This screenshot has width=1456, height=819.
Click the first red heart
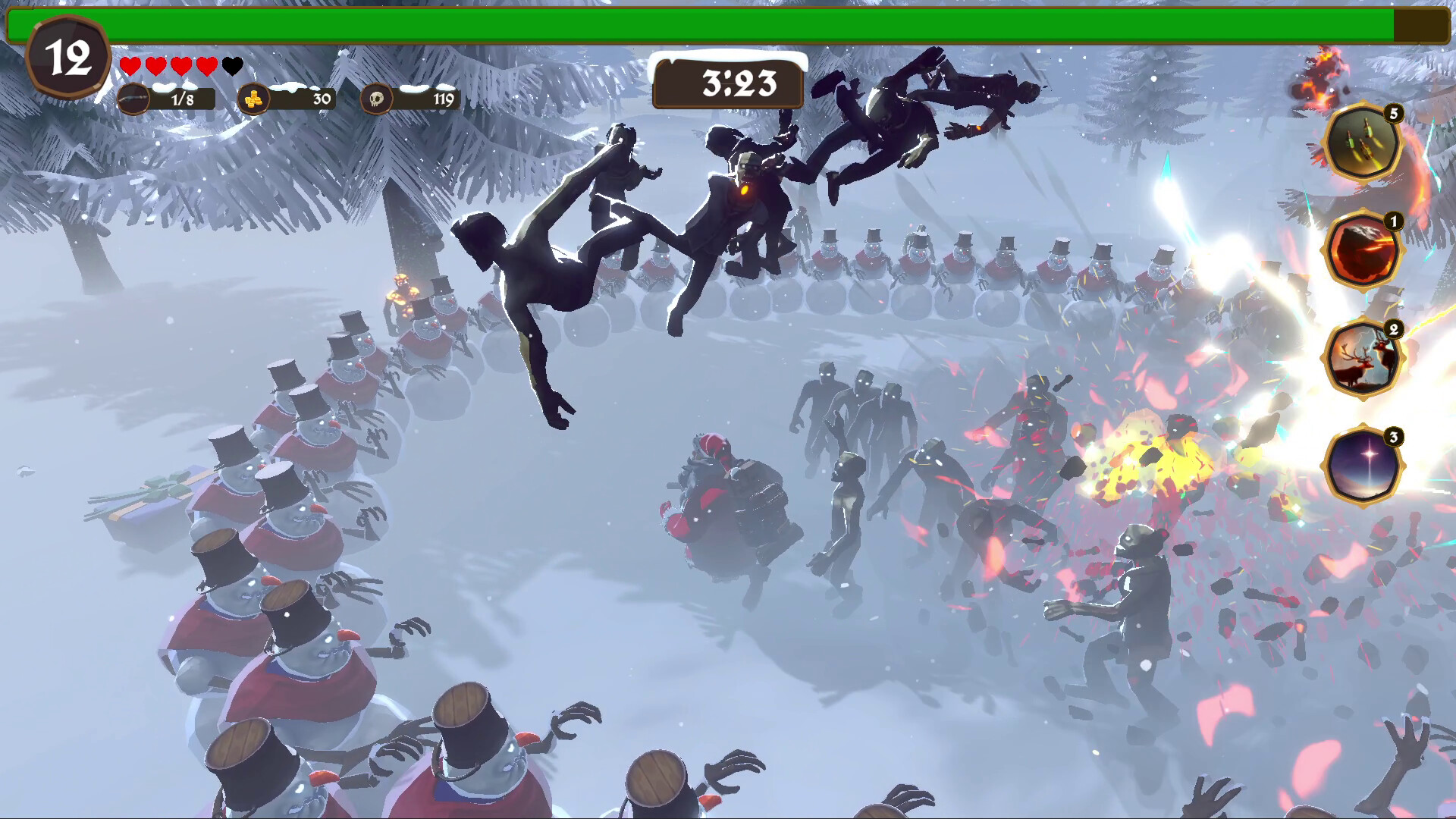(129, 65)
